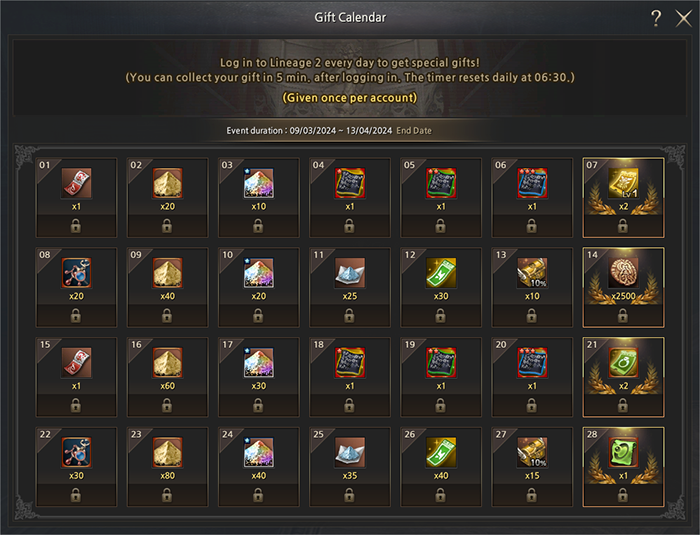This screenshot has height=535, width=700.
Task: Close the Gift Calendar window
Action: [683, 18]
